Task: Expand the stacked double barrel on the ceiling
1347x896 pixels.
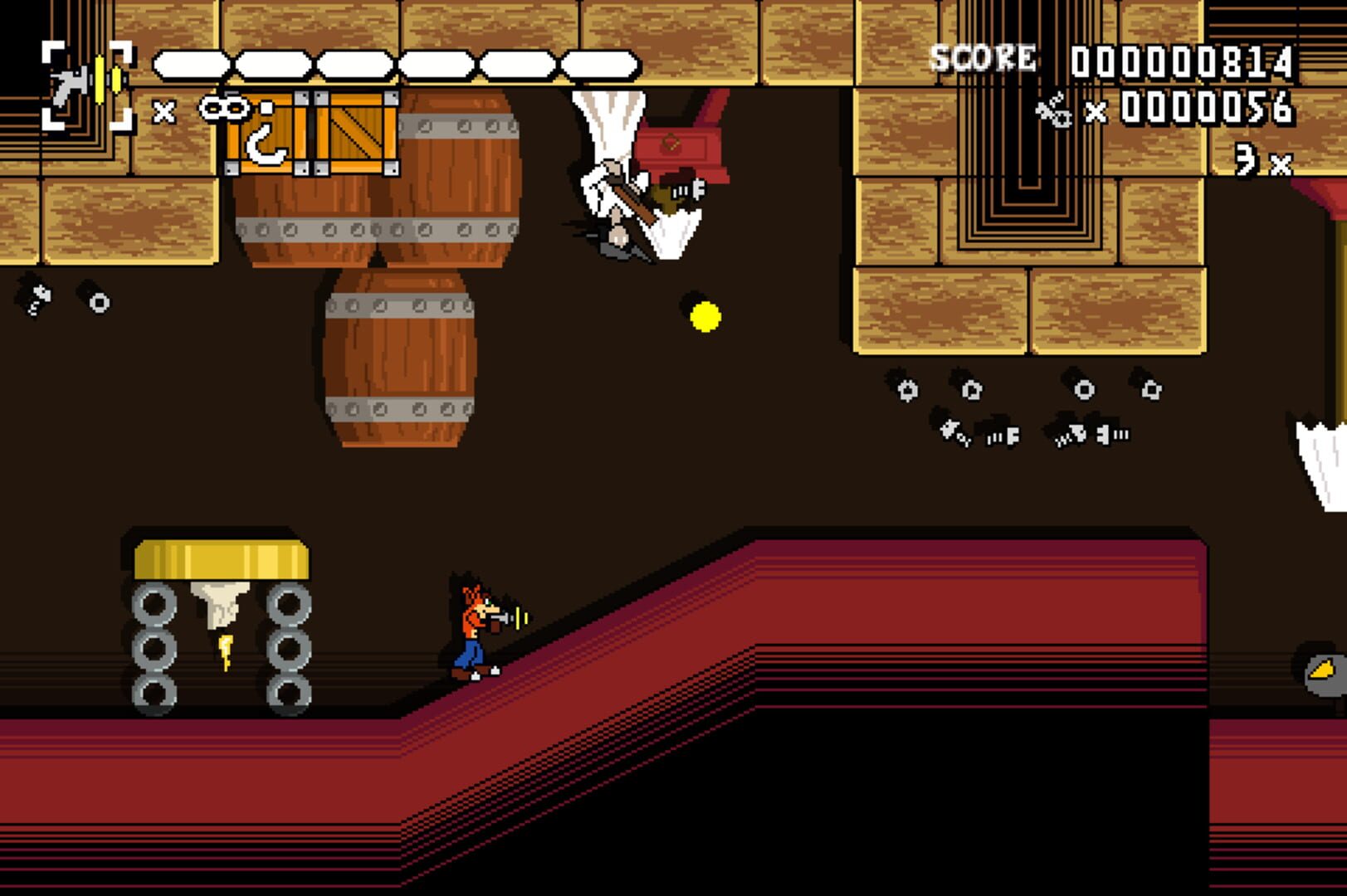Action: (x=373, y=207)
